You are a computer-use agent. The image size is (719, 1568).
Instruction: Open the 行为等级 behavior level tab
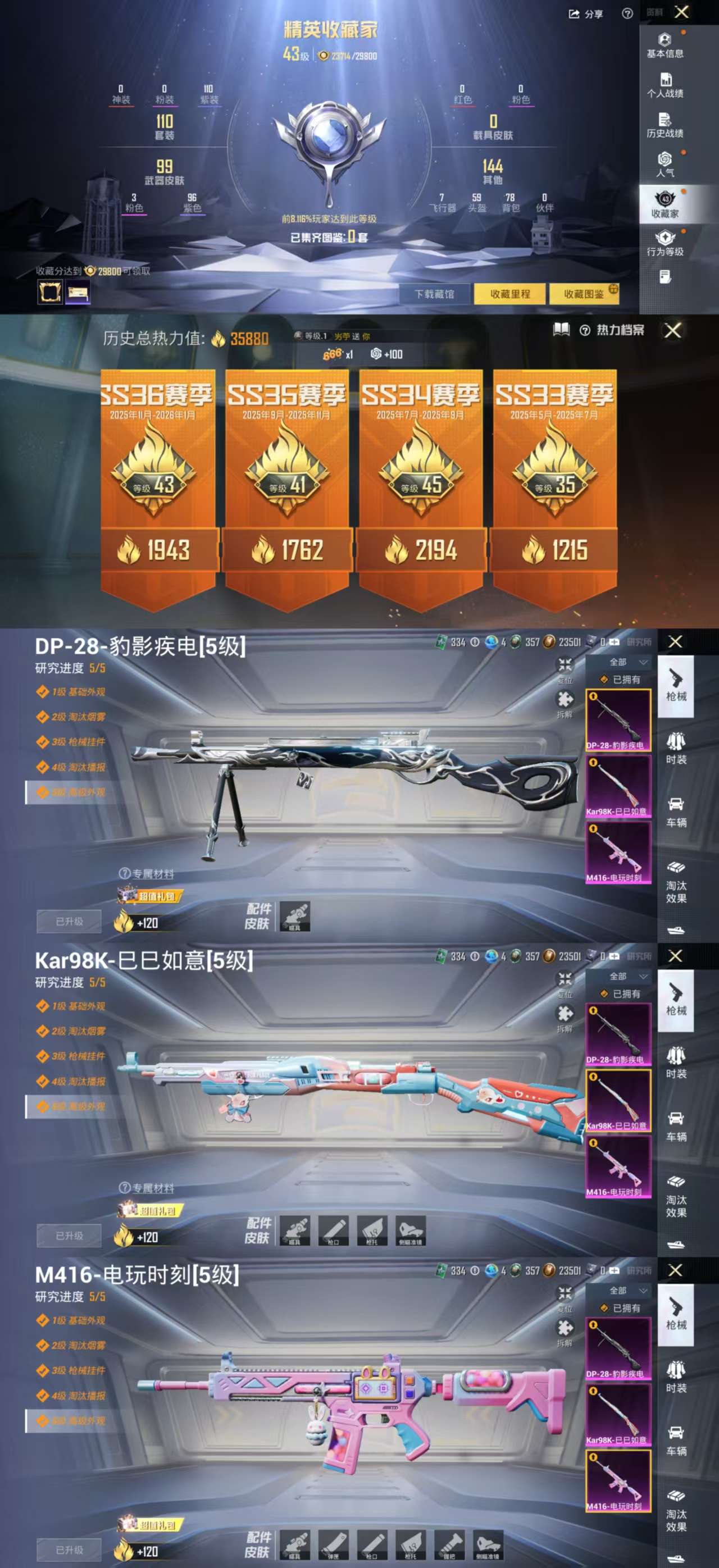tap(665, 244)
